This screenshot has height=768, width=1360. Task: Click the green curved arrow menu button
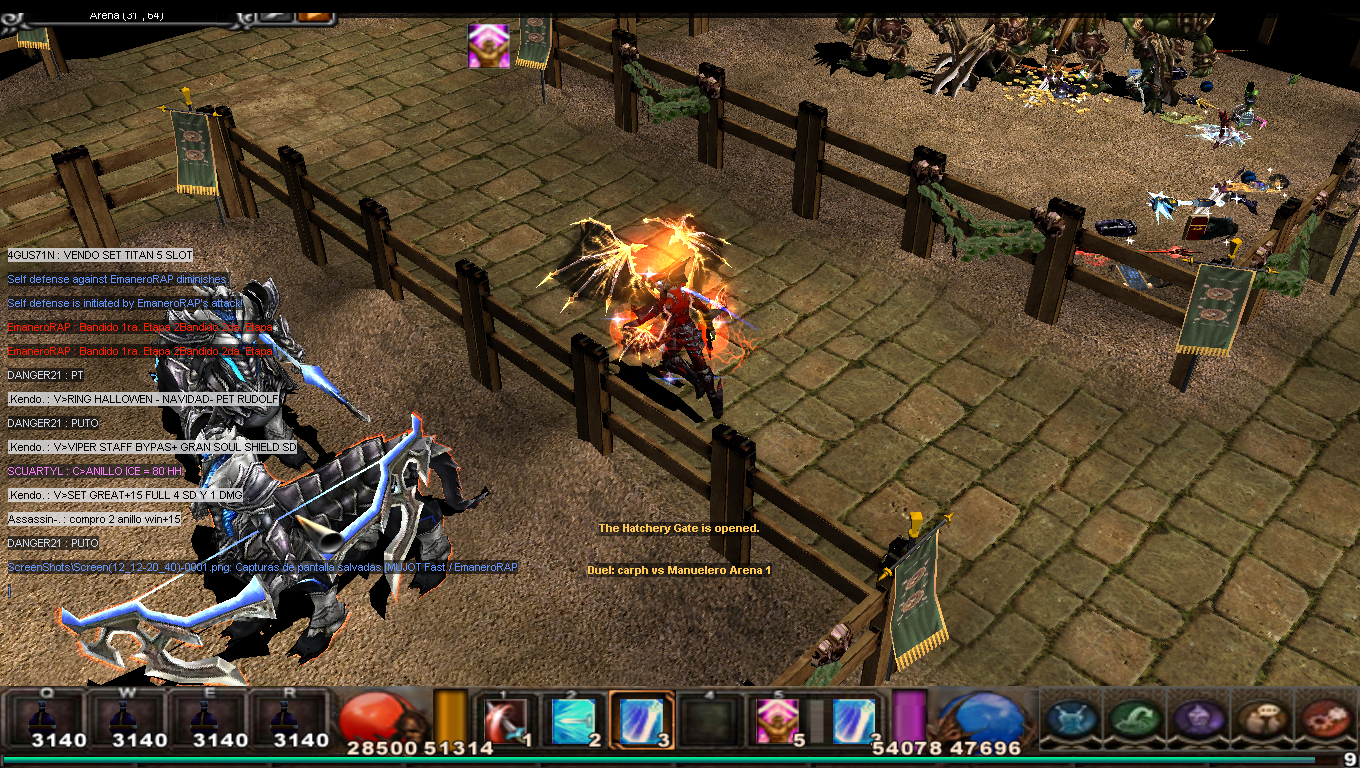(x=1135, y=719)
